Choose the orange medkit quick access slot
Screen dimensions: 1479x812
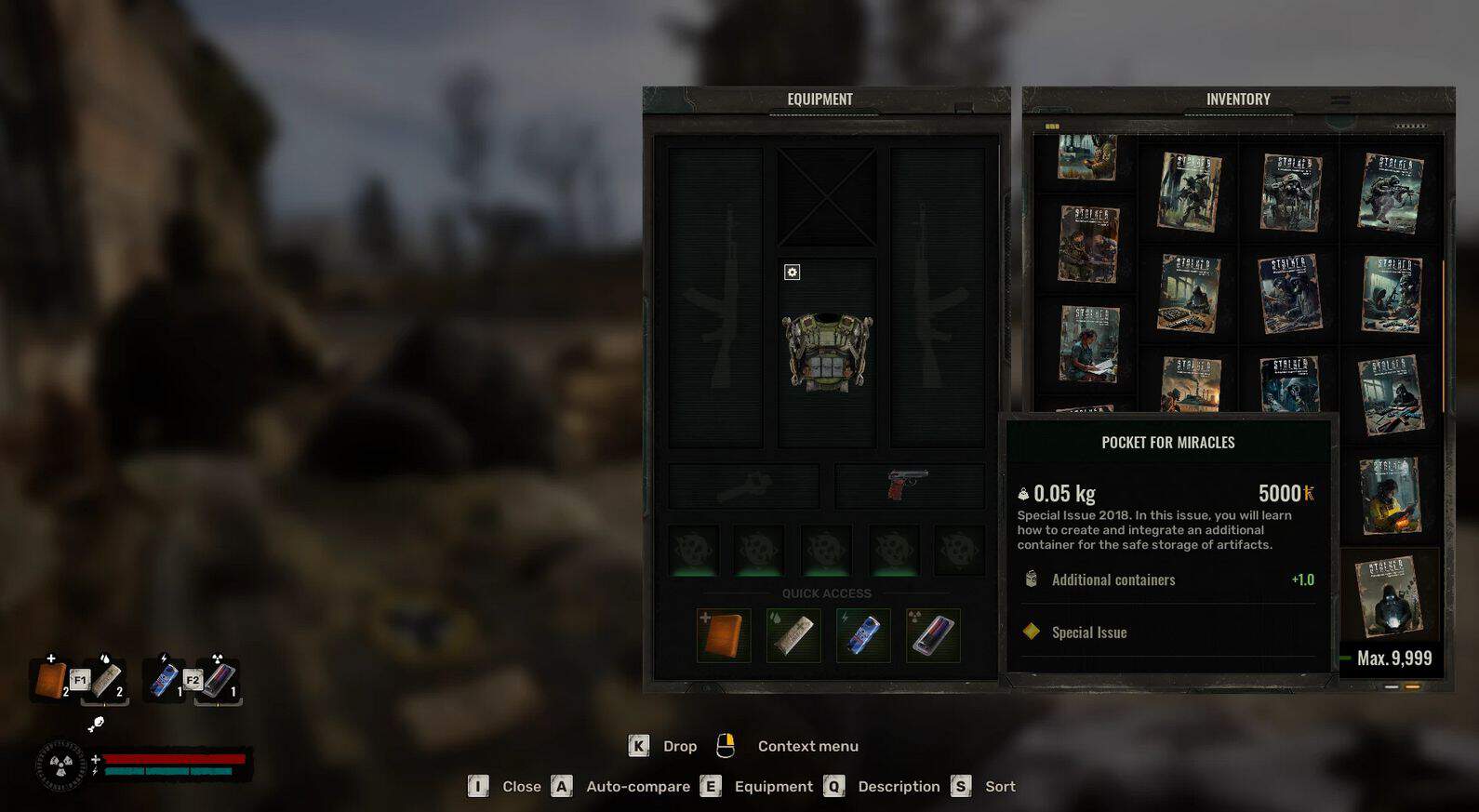coord(724,635)
